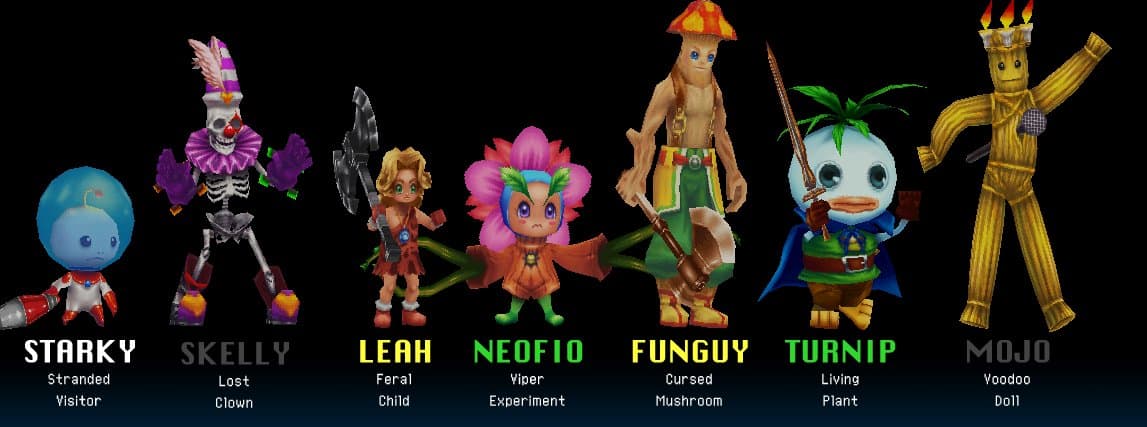The width and height of the screenshot is (1147, 427).
Task: Select Mojo the Voodoo Doll
Action: click(1010, 170)
